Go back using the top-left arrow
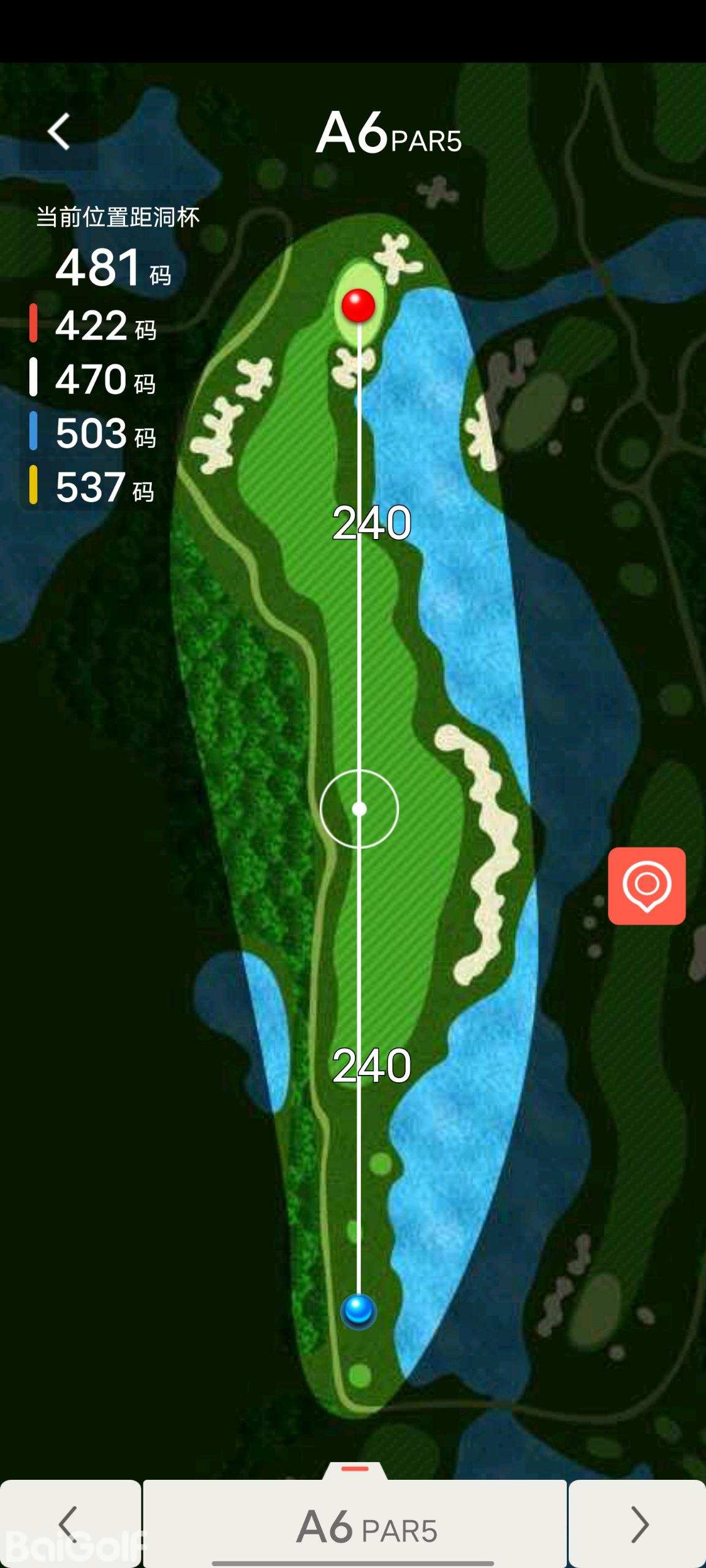706x1568 pixels. pyautogui.click(x=59, y=132)
